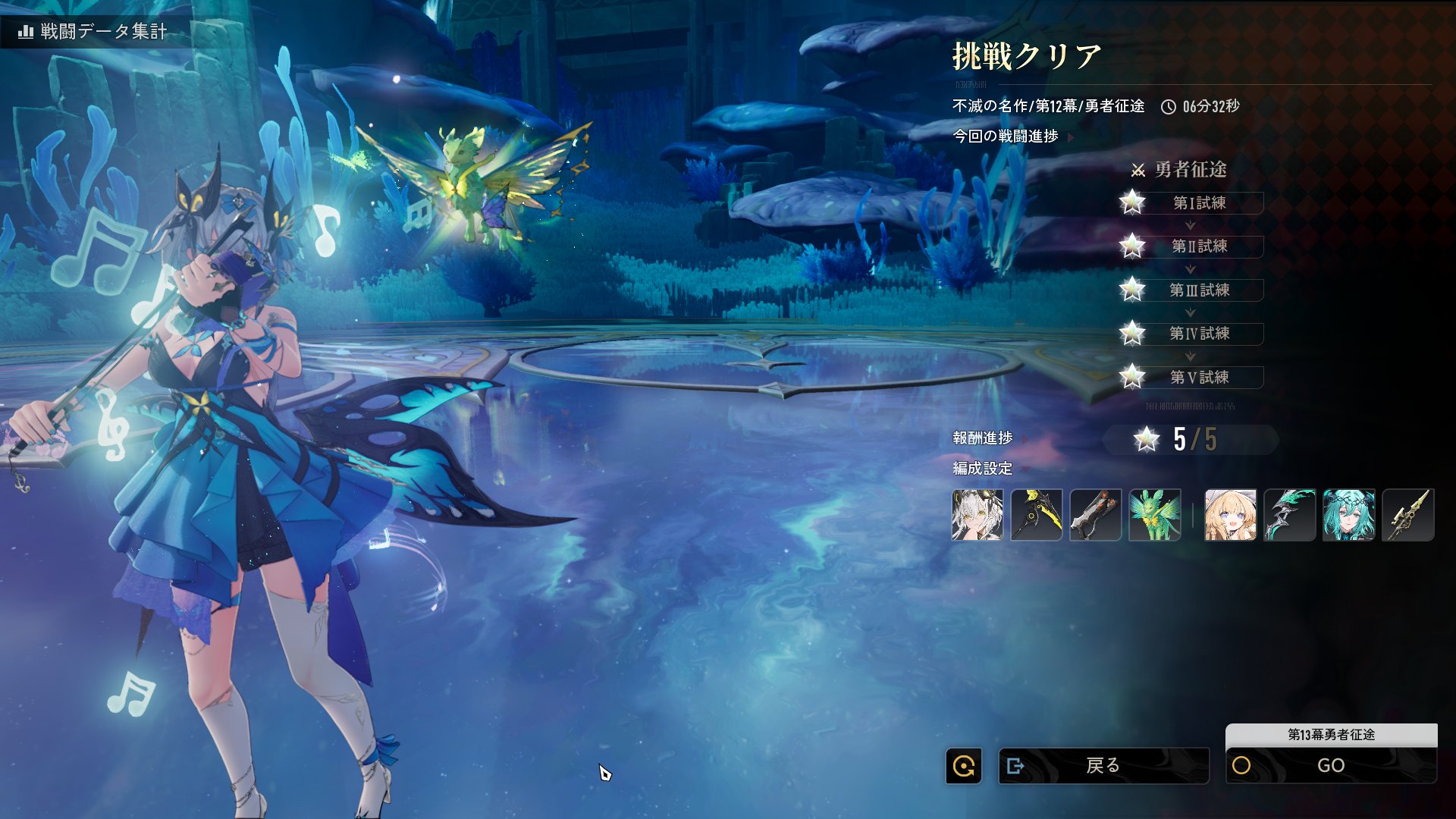The width and height of the screenshot is (1456, 819).
Task: Select the dark sword weapon icon
Action: pyautogui.click(x=1096, y=515)
